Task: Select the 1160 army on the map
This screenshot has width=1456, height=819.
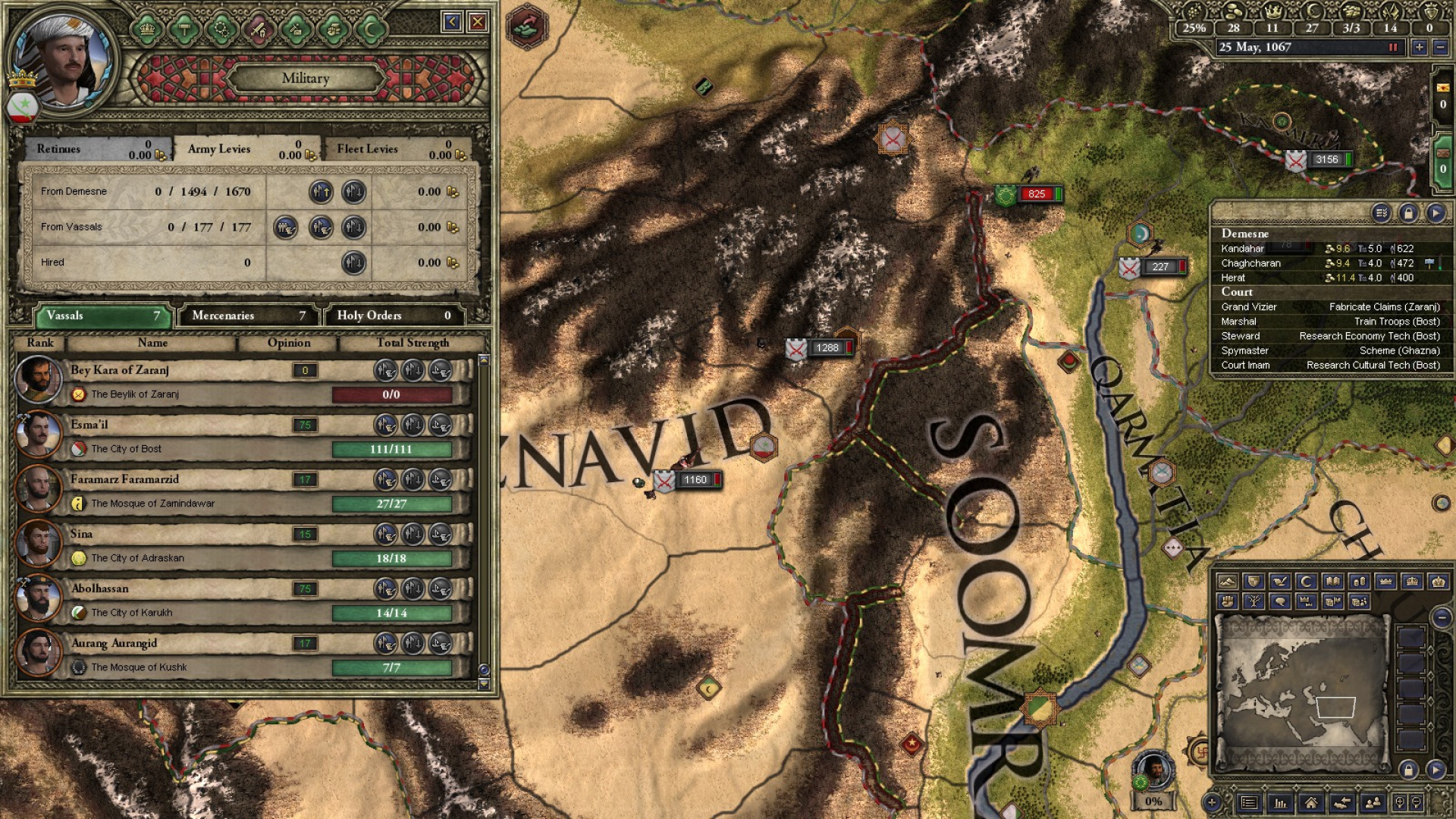Action: 694,480
